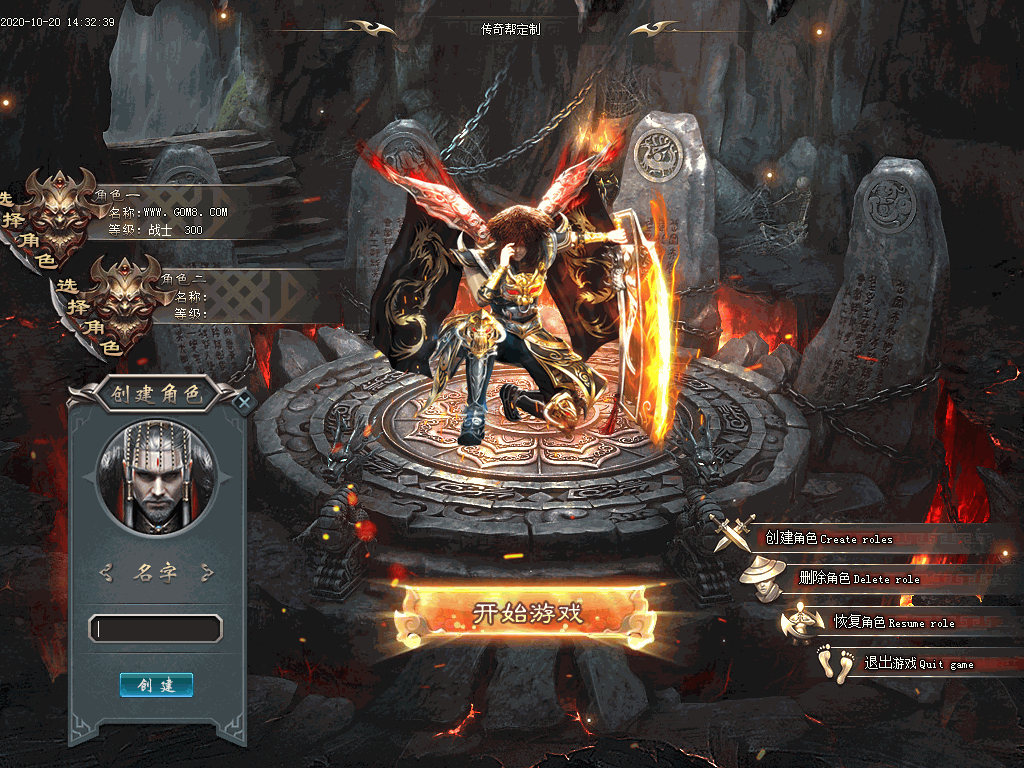Viewport: 1024px width, 768px height.
Task: Select the Resume role option
Action: coord(893,622)
